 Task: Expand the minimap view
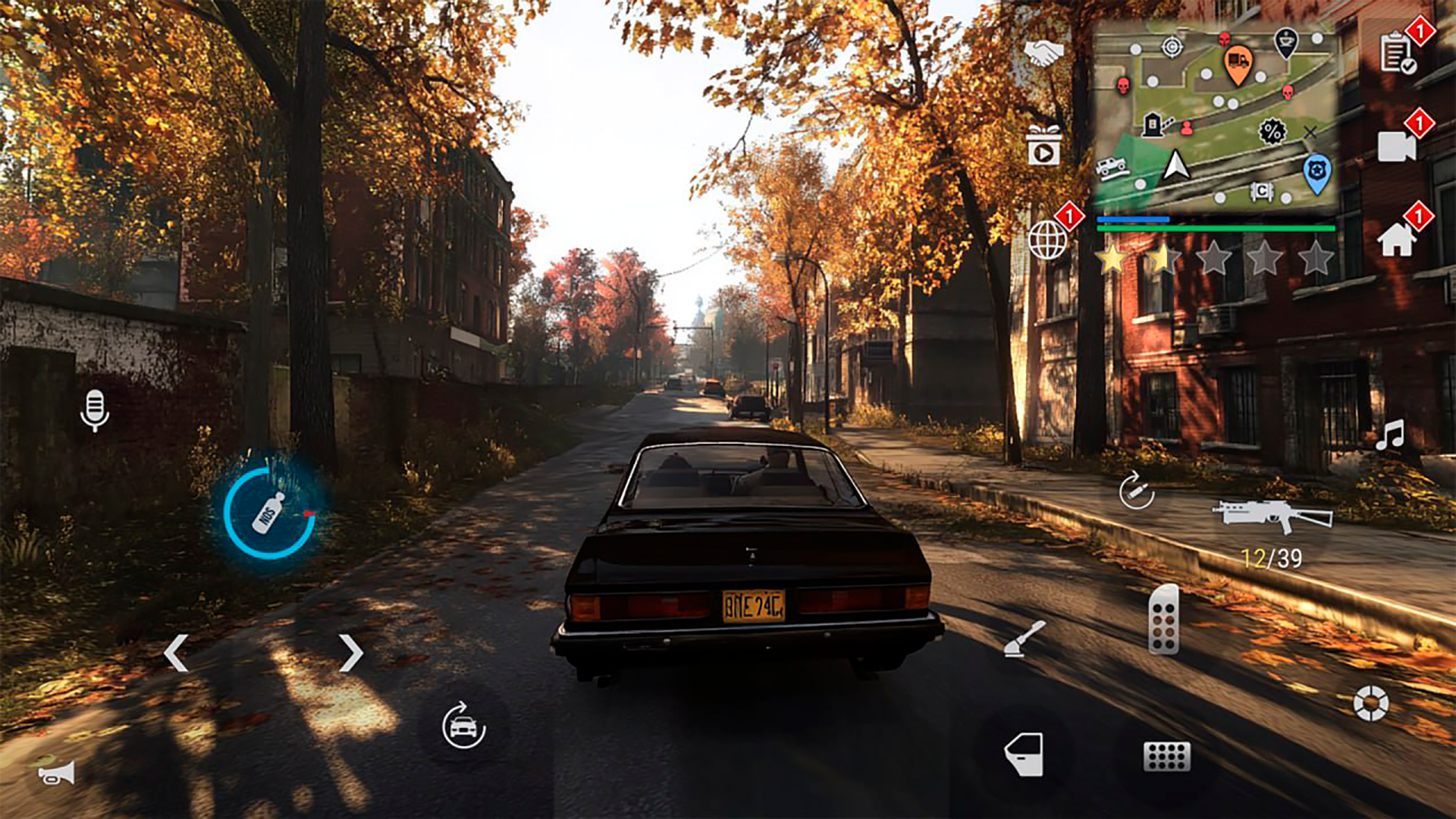[x=1217, y=114]
